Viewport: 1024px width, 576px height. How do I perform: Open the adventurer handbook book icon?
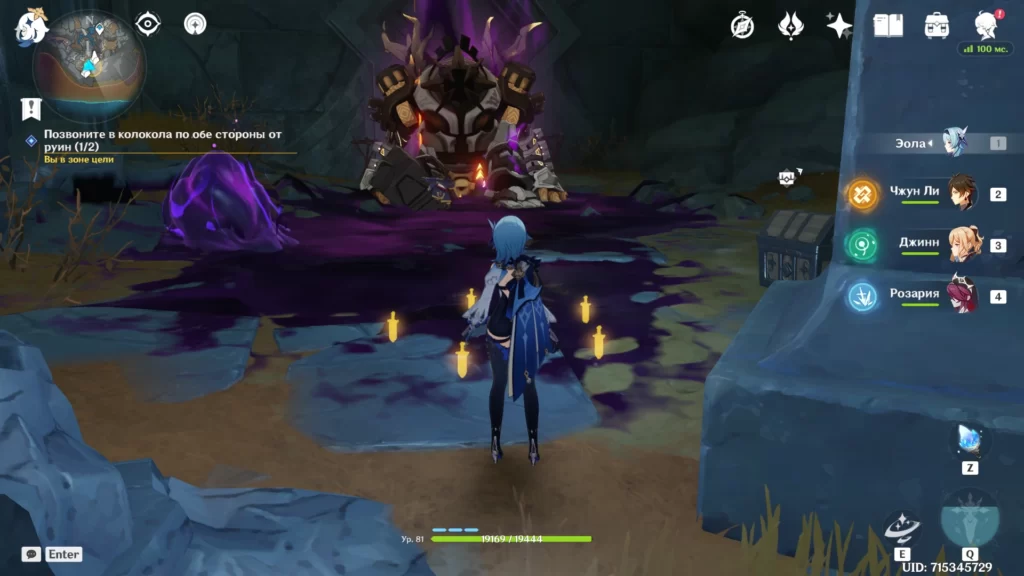888,26
